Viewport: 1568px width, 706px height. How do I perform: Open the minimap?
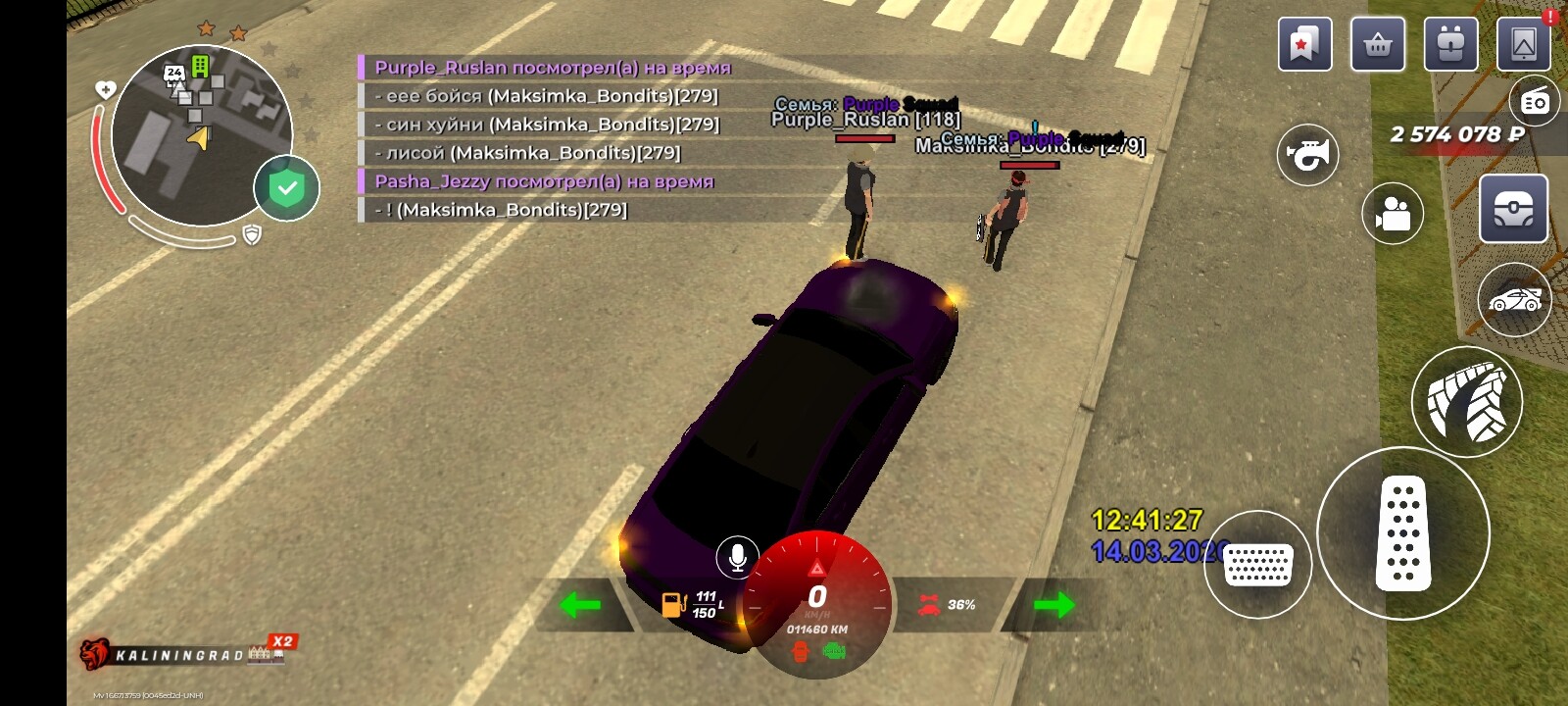(201, 135)
